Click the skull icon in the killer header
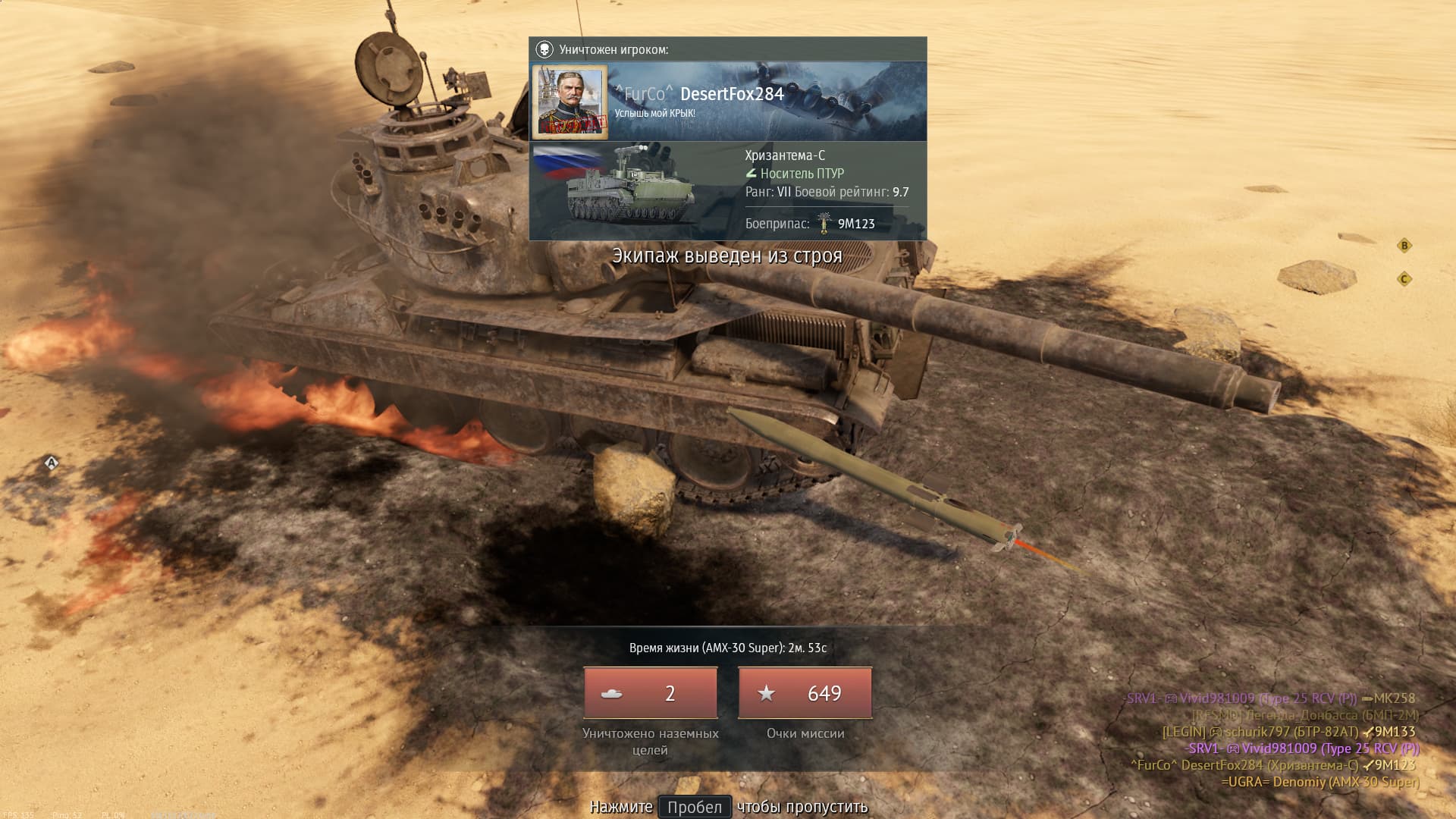Viewport: 1456px width, 819px height. [544, 50]
